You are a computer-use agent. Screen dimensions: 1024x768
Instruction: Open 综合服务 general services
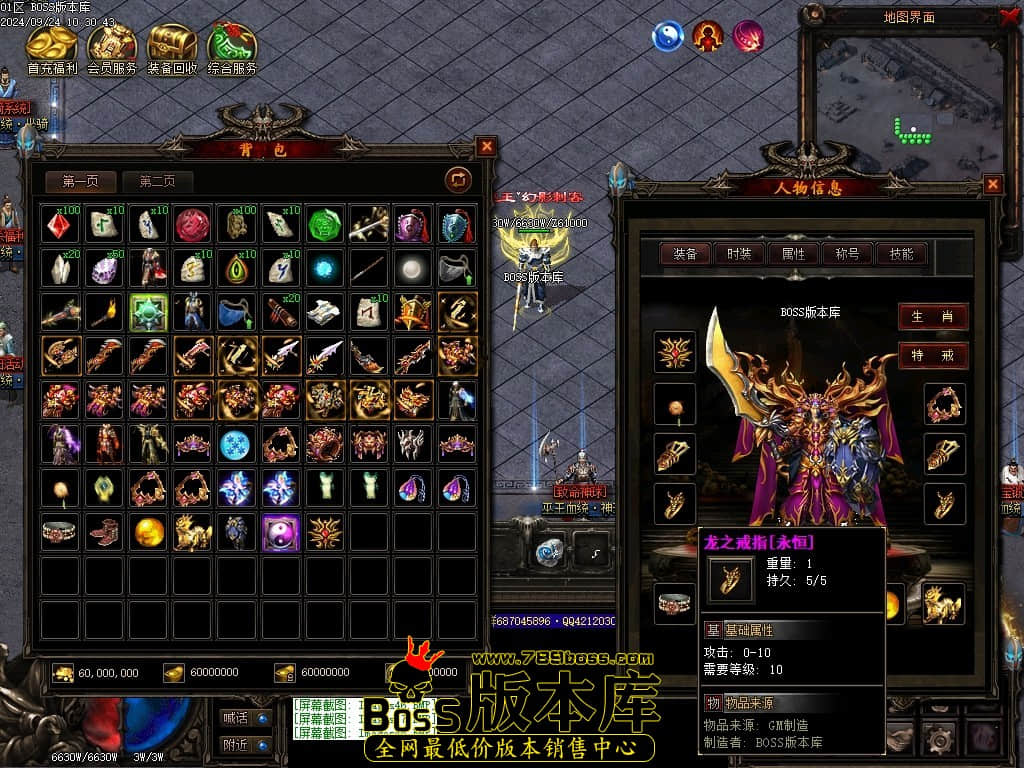pos(232,48)
